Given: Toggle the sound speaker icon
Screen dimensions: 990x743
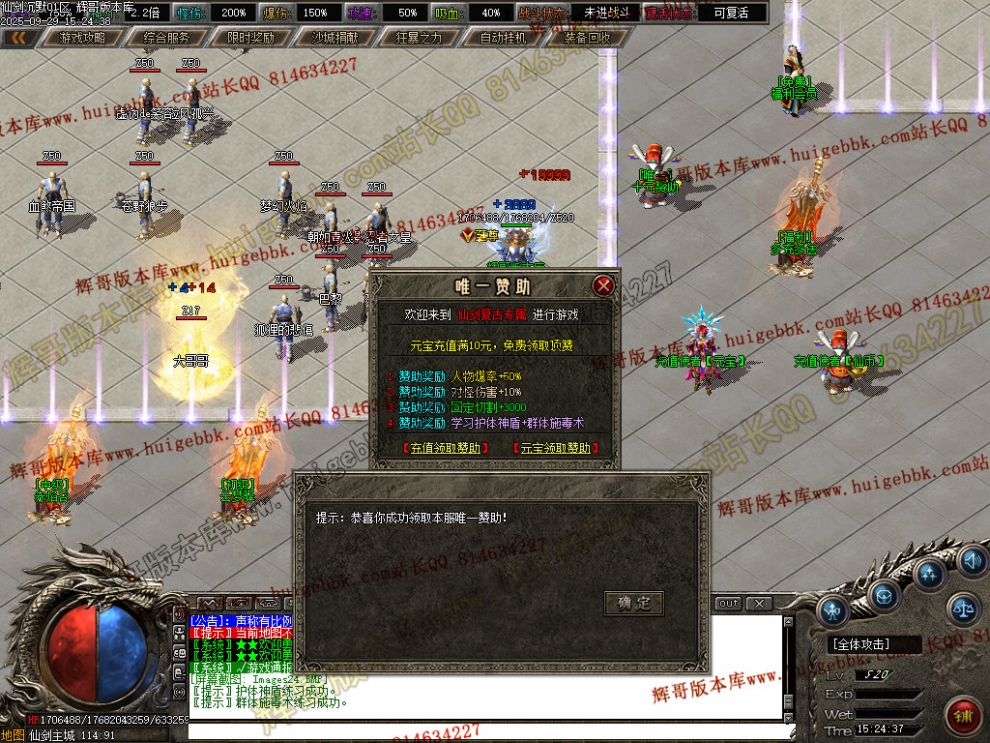Looking at the screenshot, I should pyautogui.click(x=970, y=560).
